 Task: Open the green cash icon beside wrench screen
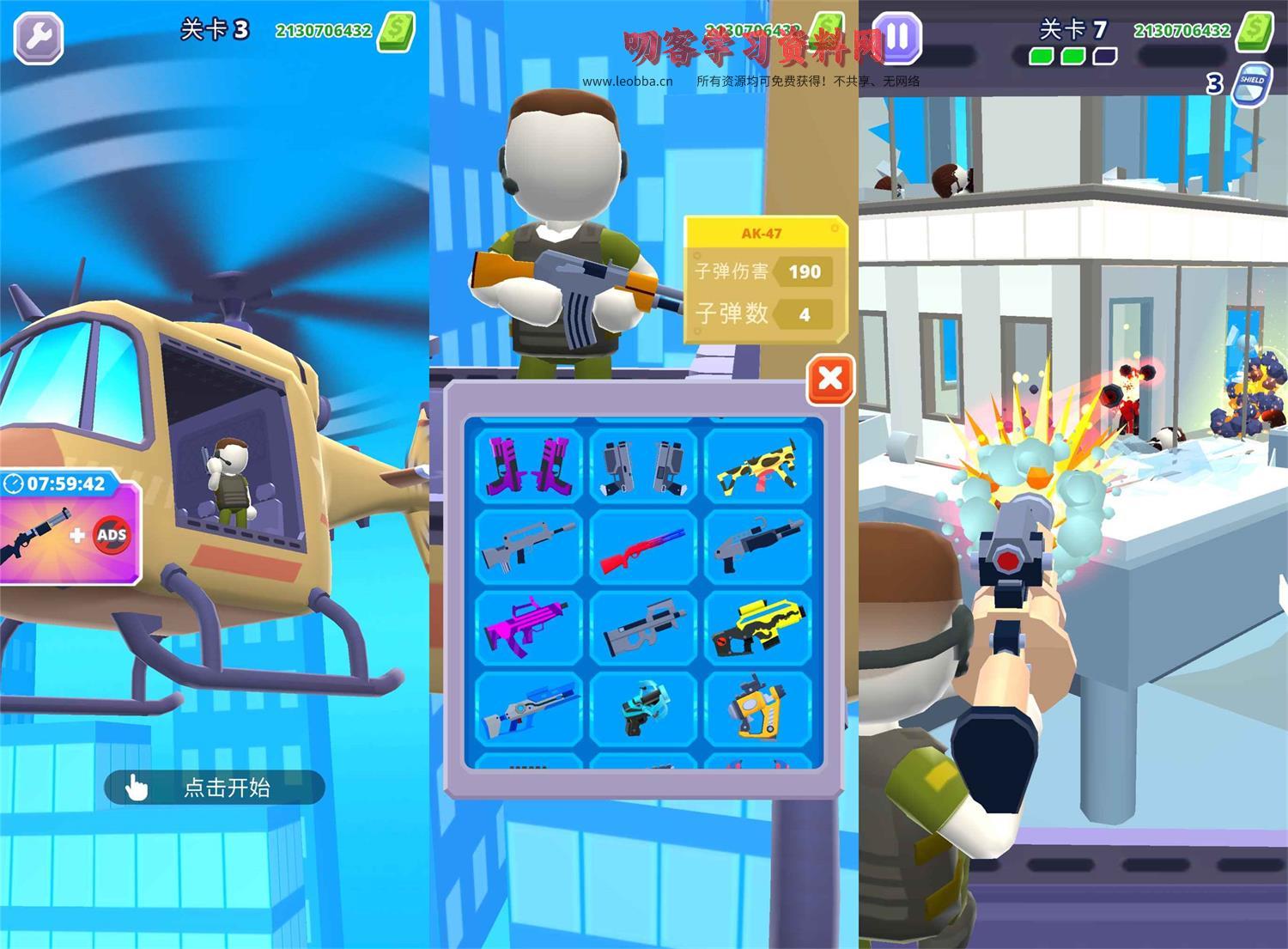398,32
